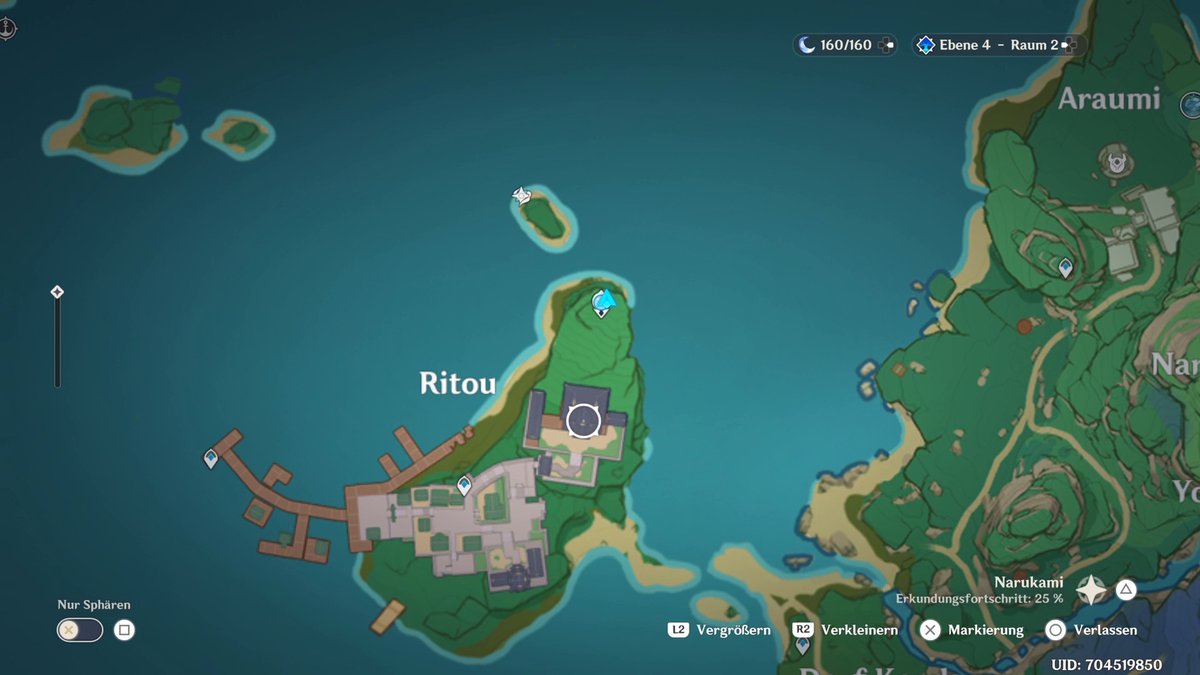
Task: Click the map marker on the small island
Action: 522,195
